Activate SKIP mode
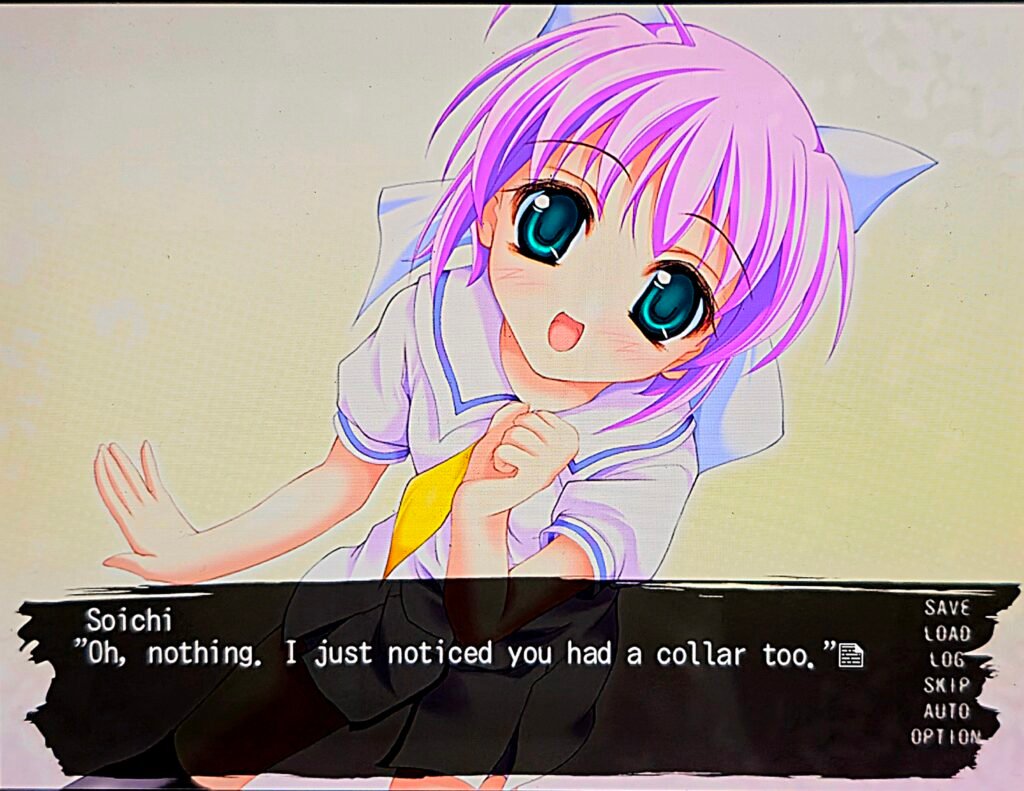Image resolution: width=1024 pixels, height=791 pixels. pos(946,685)
